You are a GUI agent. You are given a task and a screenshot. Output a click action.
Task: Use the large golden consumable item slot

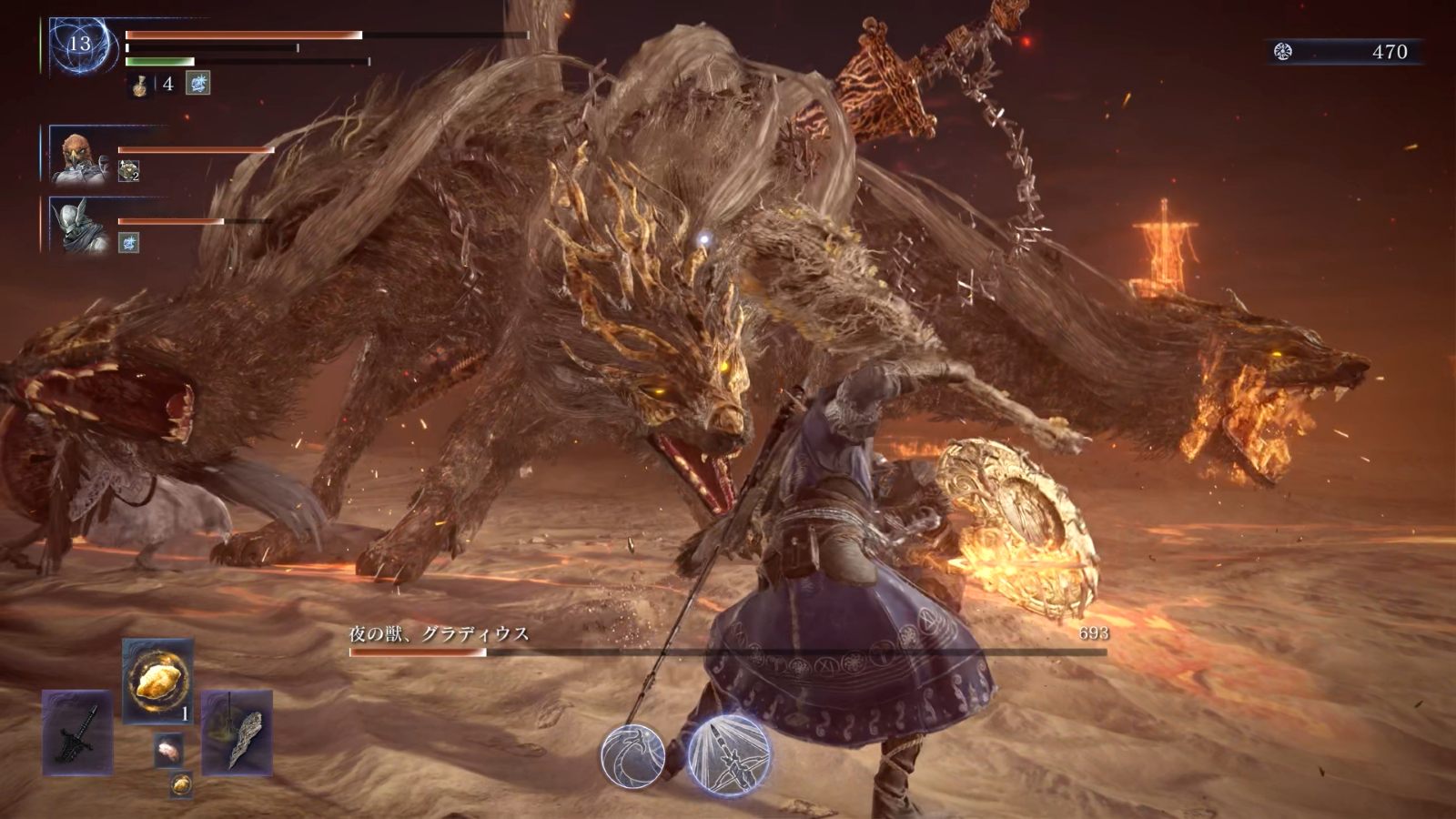point(157,682)
